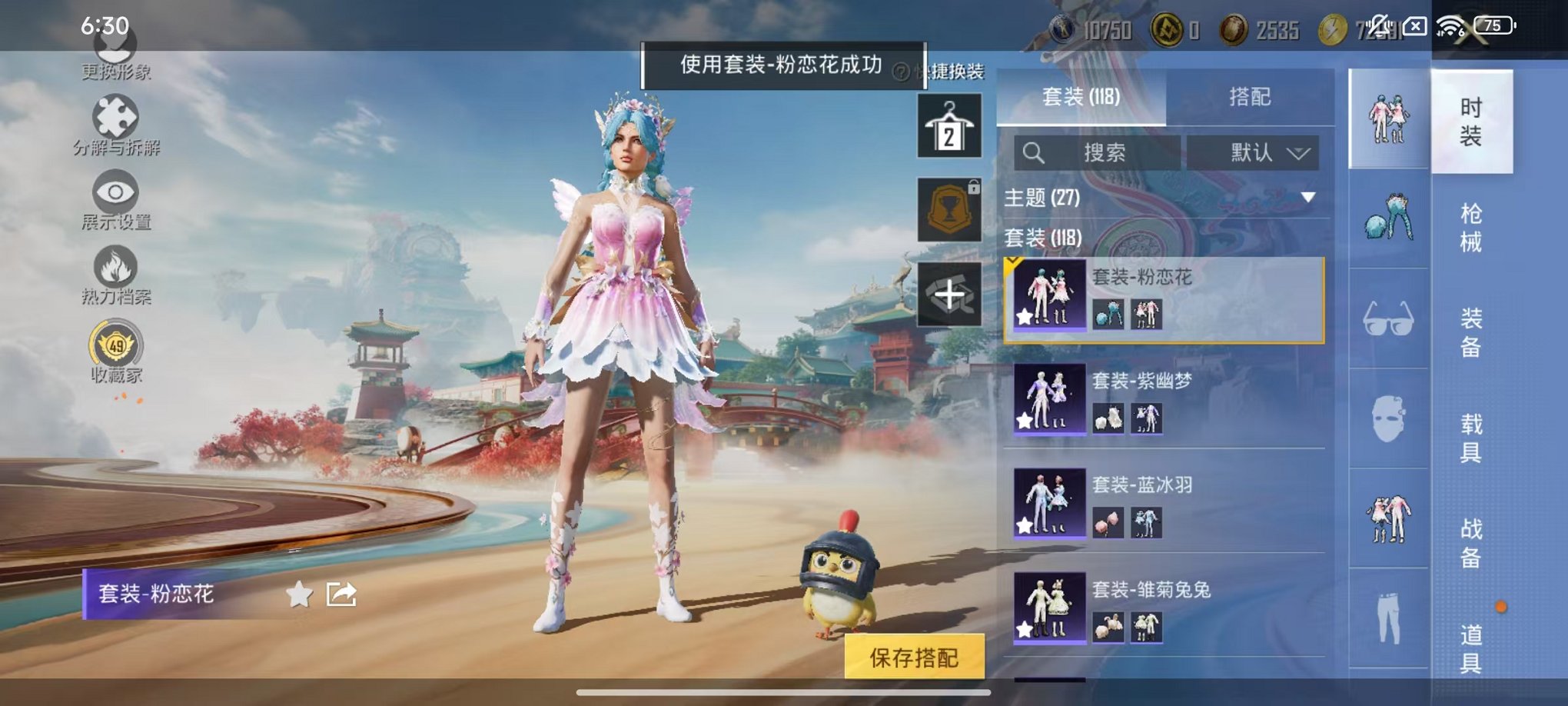Viewport: 1568px width, 706px height.
Task: Click the hanger icon showing outfit slot 2
Action: tap(949, 125)
